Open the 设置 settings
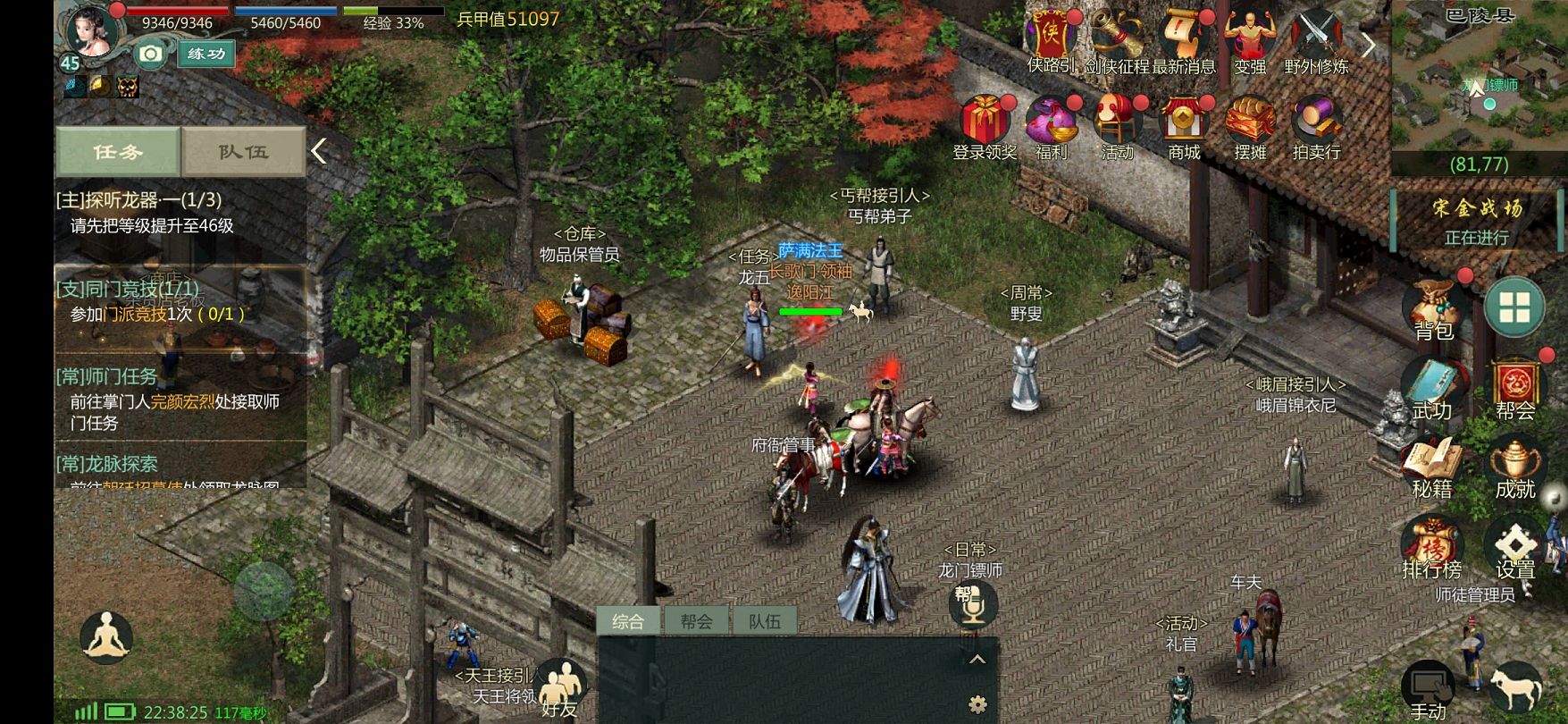This screenshot has height=724, width=1568. (x=1515, y=548)
